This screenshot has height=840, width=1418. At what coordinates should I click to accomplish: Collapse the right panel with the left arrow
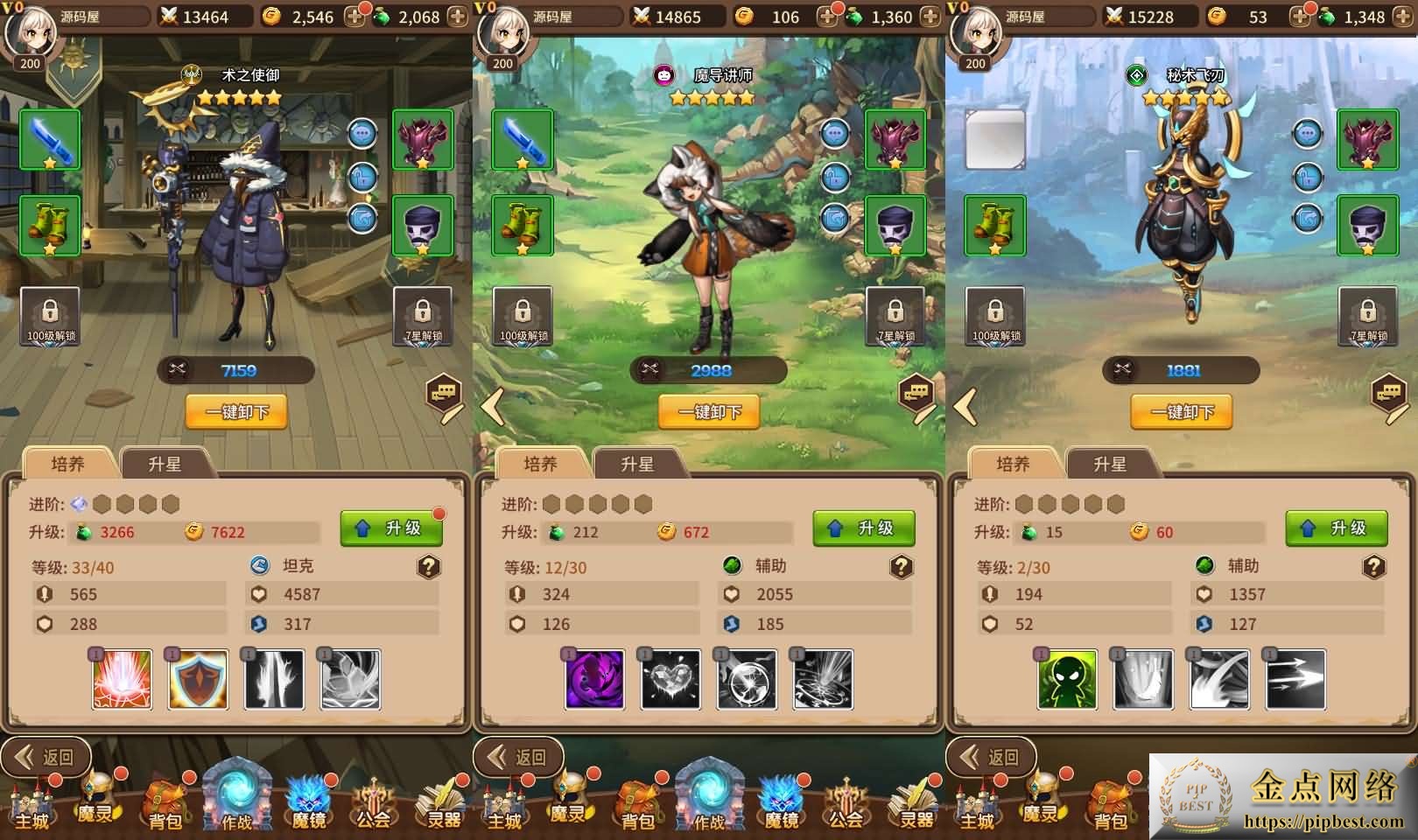(963, 407)
